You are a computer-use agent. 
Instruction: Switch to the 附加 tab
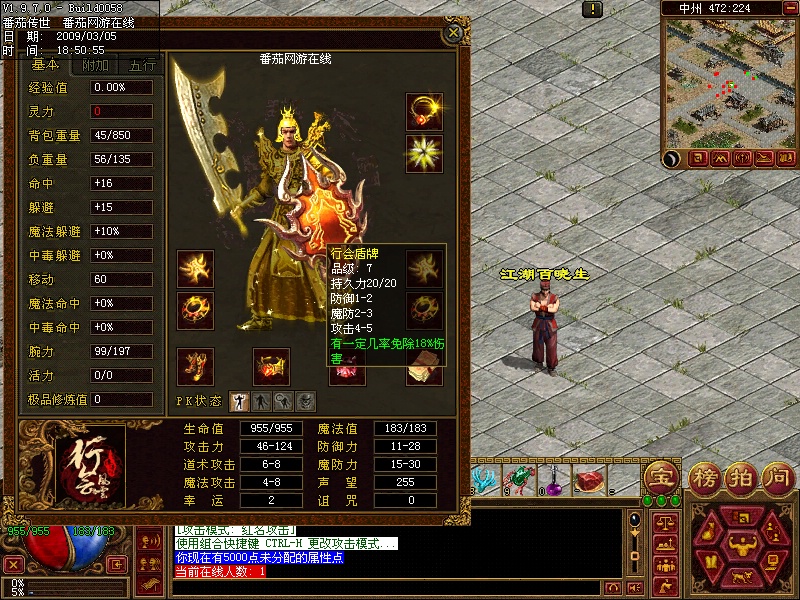[x=96, y=66]
